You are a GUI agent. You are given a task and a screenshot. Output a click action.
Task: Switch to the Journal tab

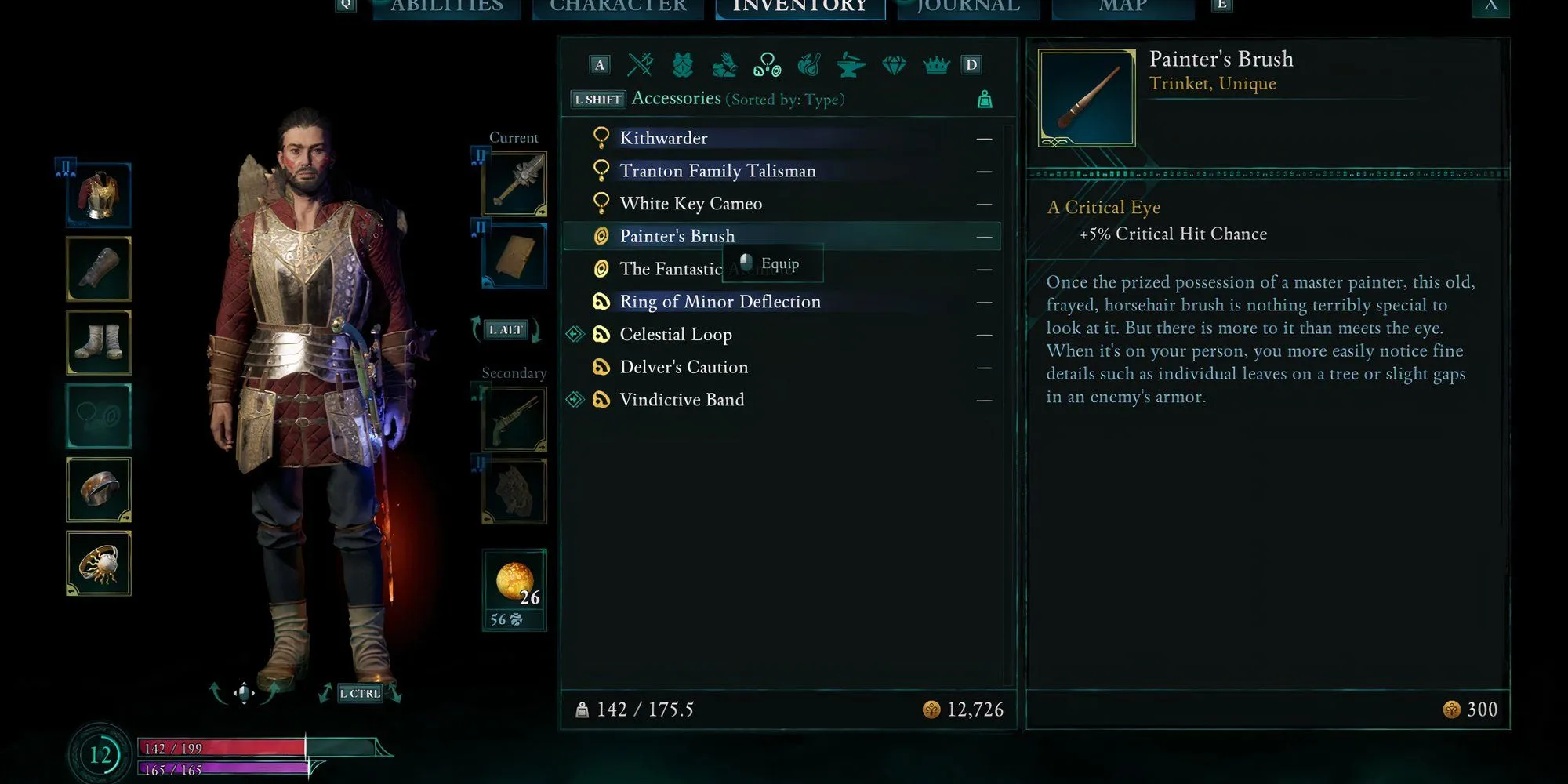click(969, 8)
